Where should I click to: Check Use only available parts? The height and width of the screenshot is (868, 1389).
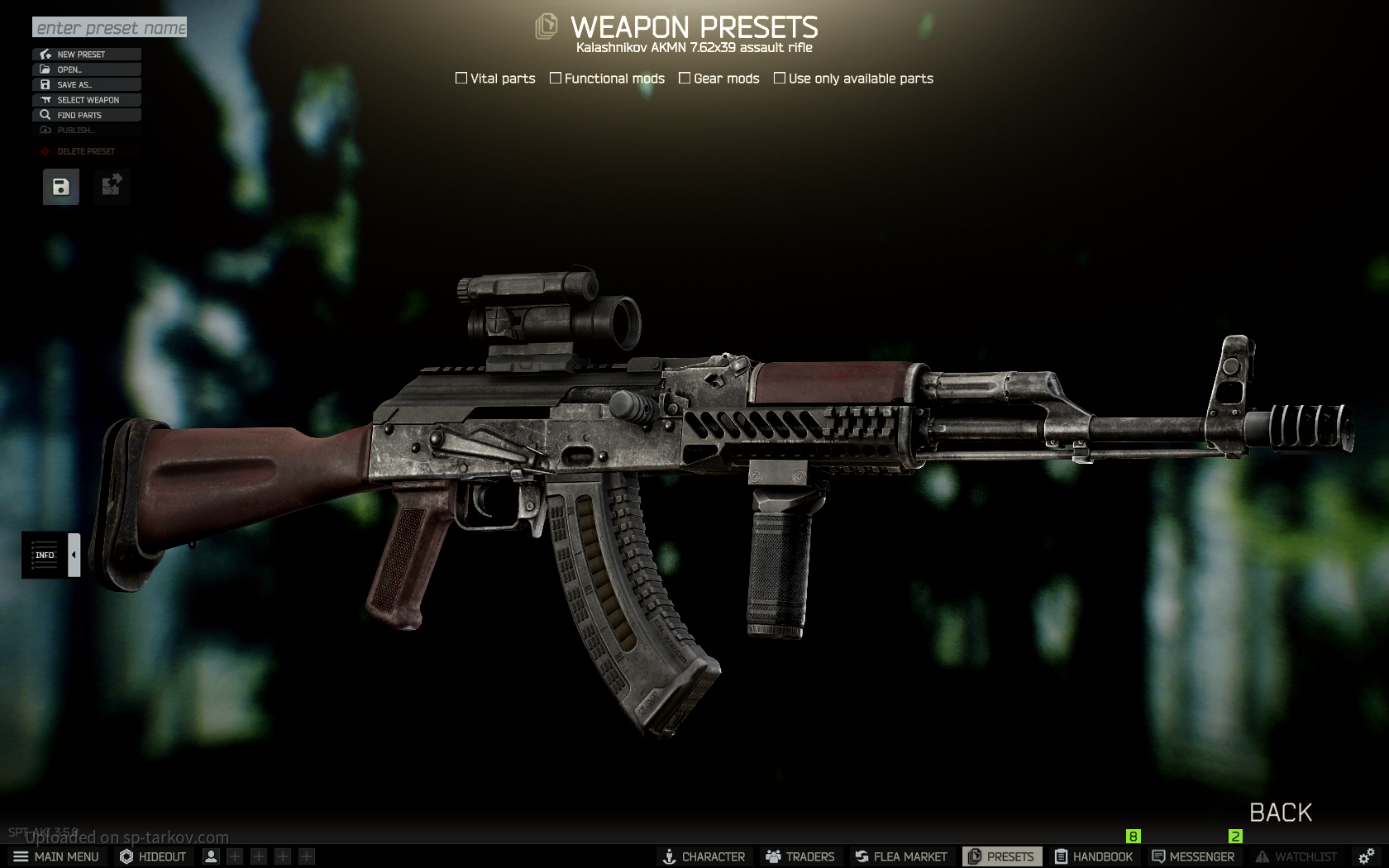coord(780,79)
